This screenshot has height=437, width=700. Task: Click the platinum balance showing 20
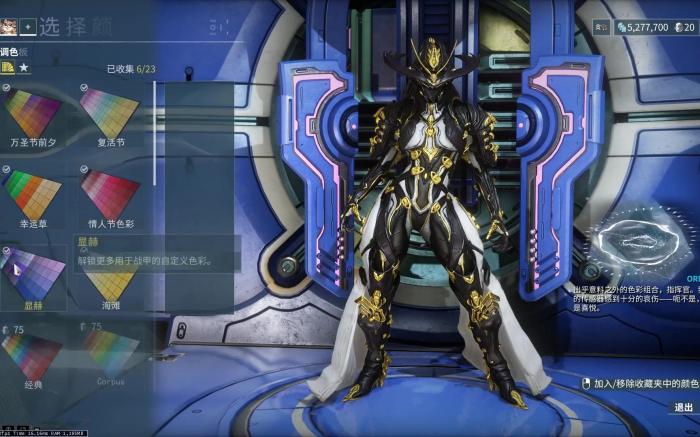[x=683, y=27]
